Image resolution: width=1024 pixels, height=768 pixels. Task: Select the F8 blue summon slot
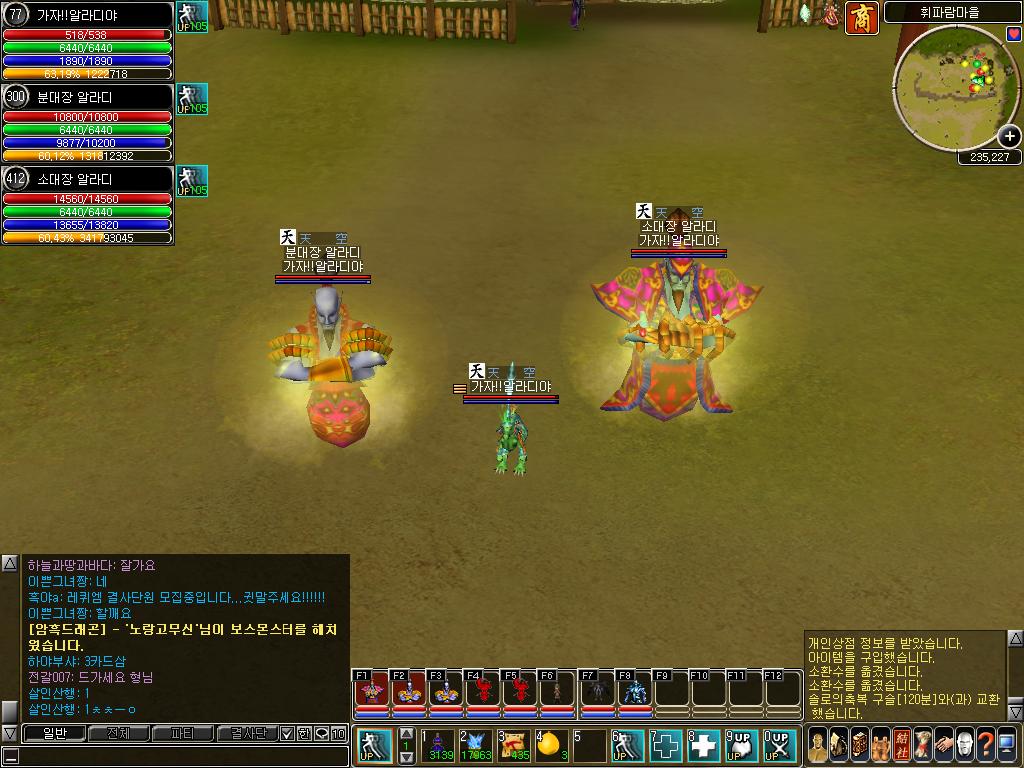(x=635, y=691)
